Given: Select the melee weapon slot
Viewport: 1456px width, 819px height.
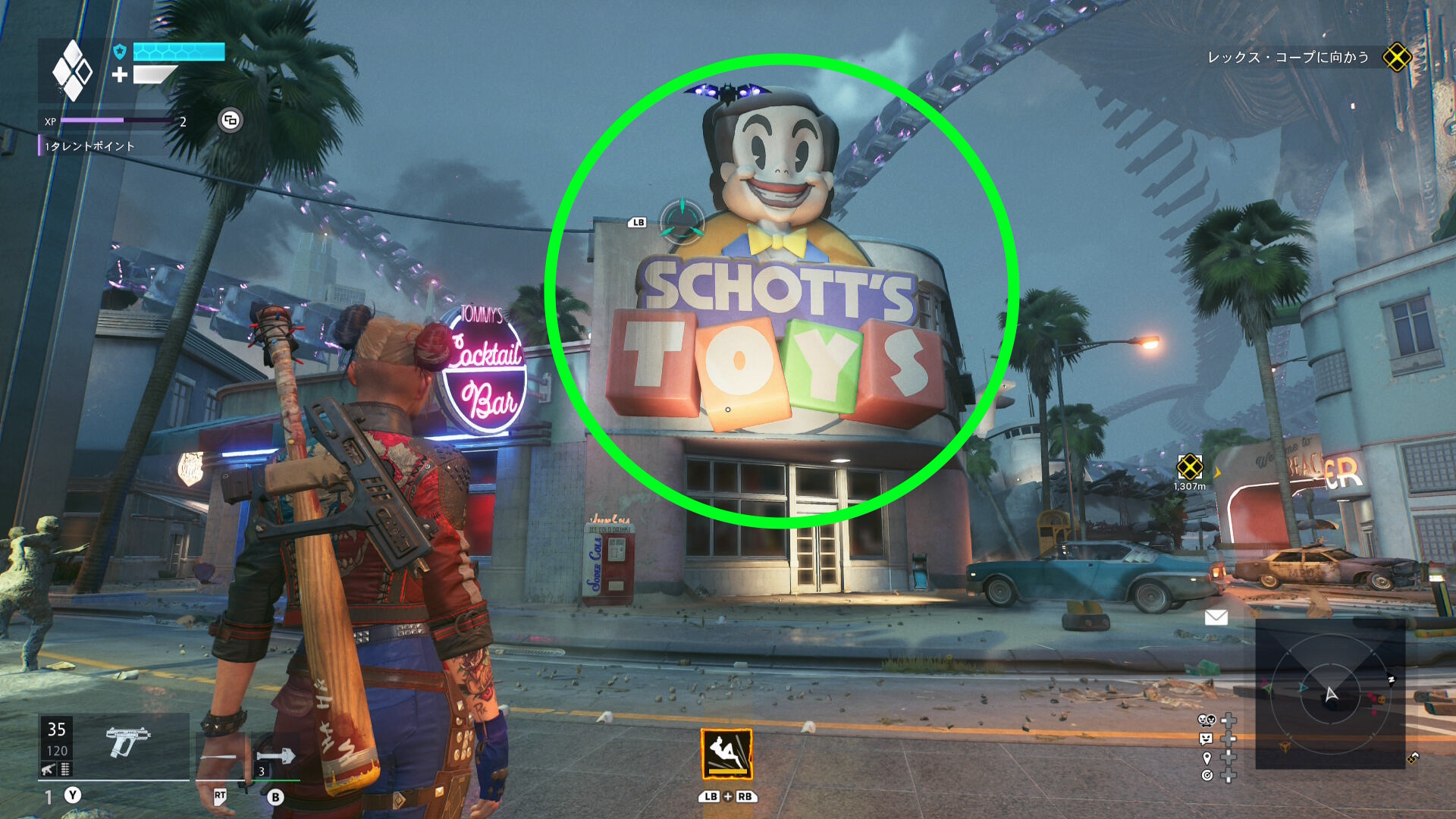Looking at the screenshot, I should (221, 757).
